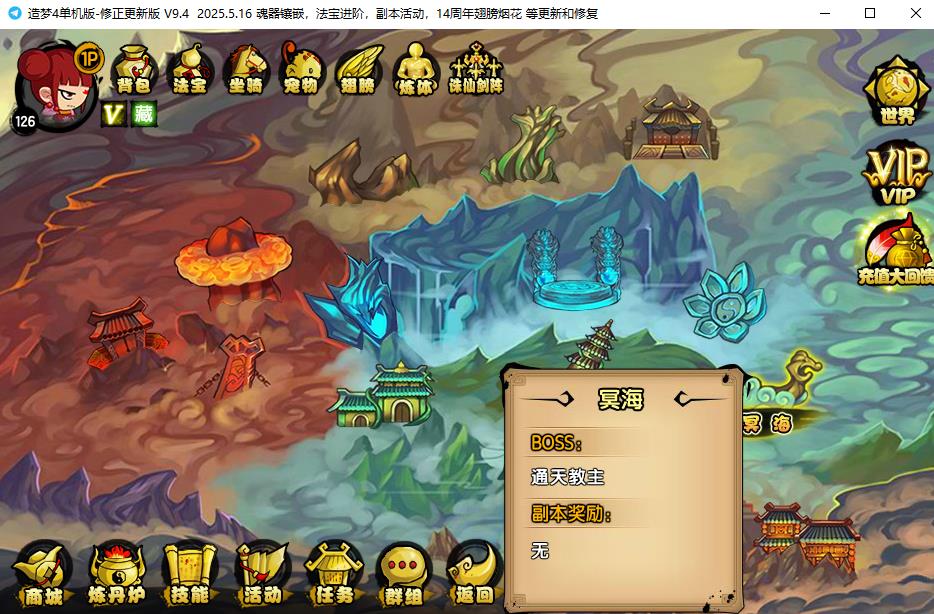934x614 pixels.
Task: Open the 技能 skills scroll
Action: tap(190, 576)
